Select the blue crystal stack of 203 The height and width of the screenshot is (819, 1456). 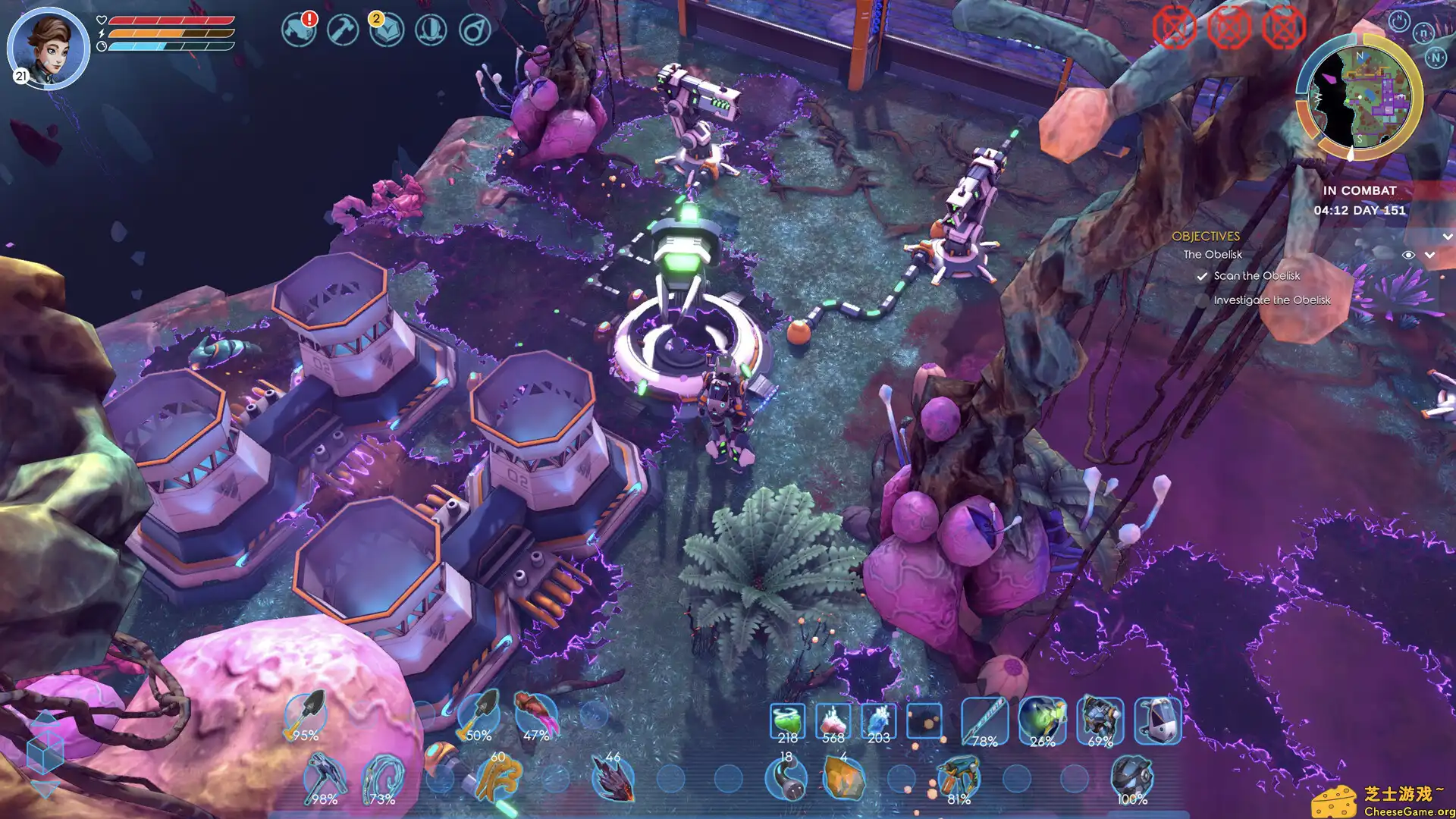coord(878,720)
